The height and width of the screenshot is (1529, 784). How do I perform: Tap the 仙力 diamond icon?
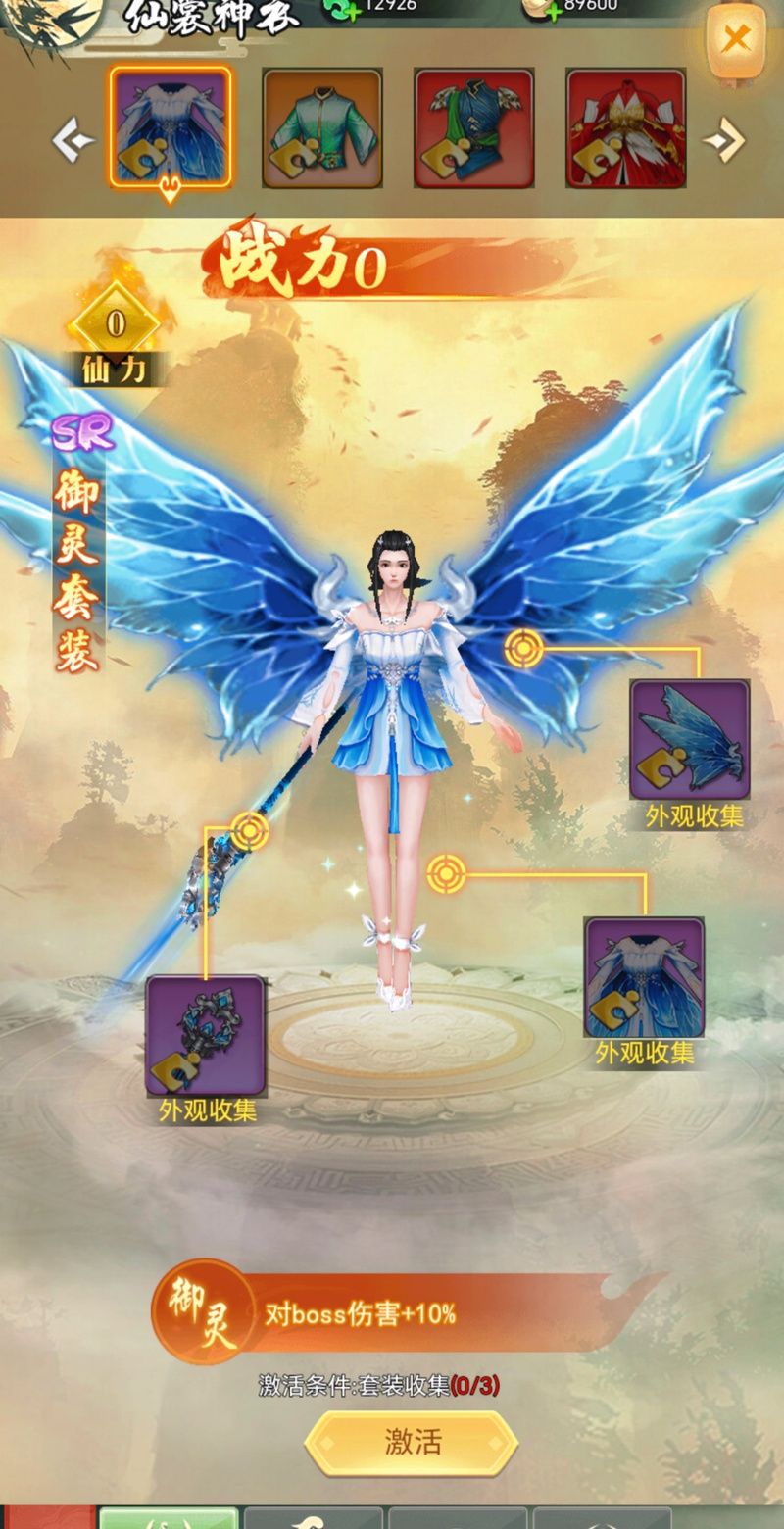[116, 325]
